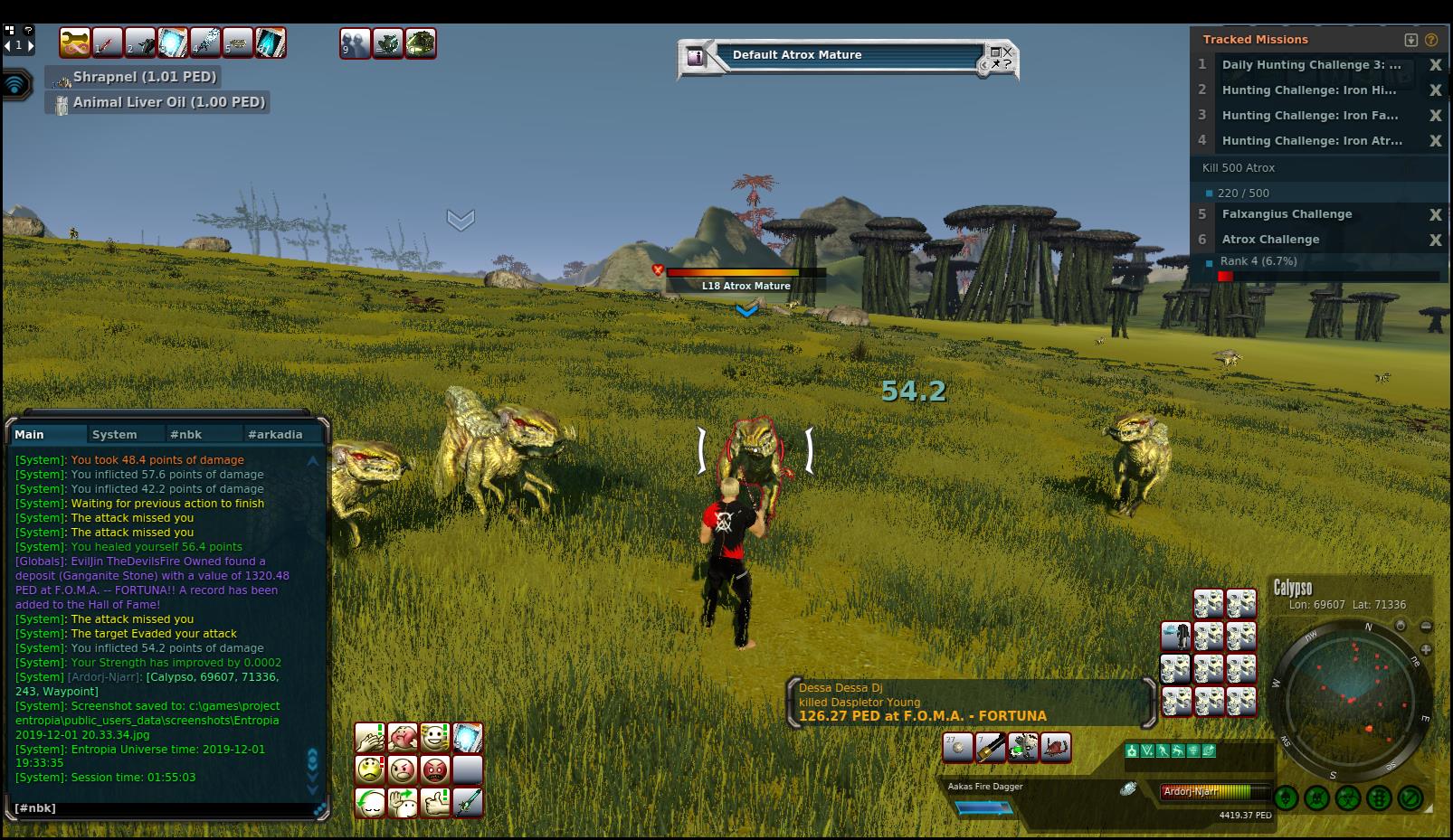Click the circular radar minimap

tap(1352, 696)
